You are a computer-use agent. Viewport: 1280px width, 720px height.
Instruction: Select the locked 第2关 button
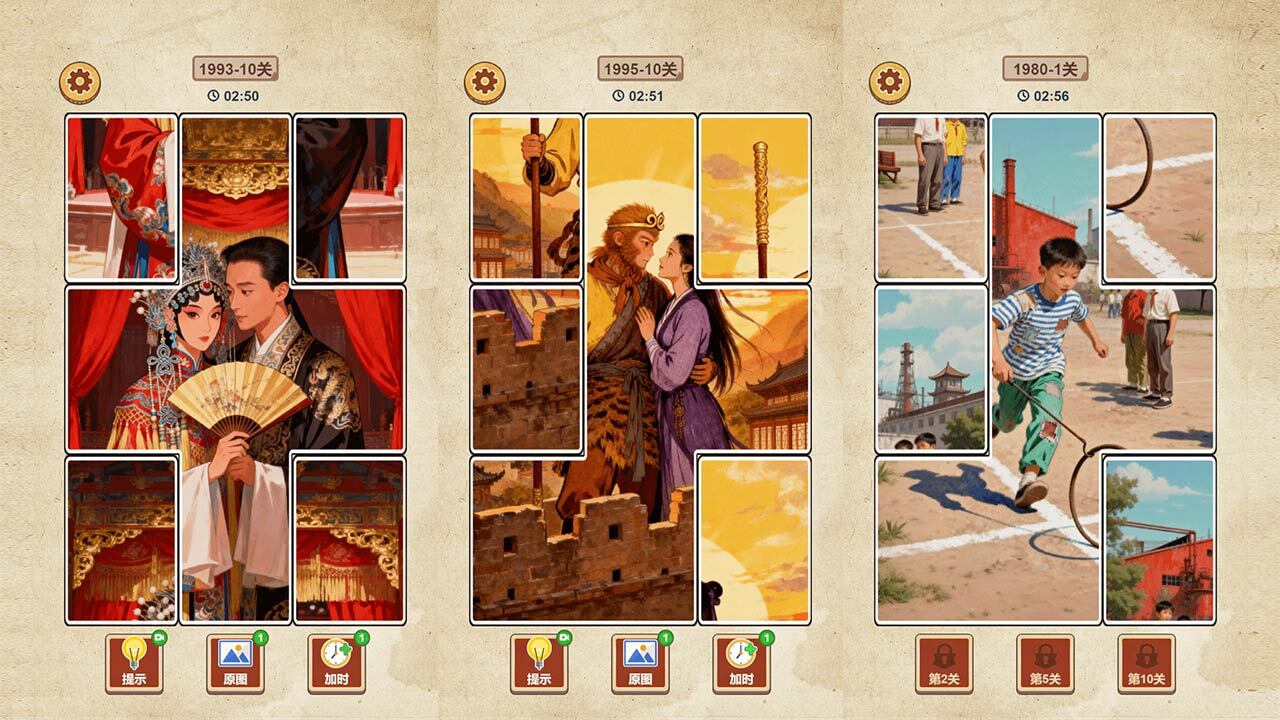[944, 663]
